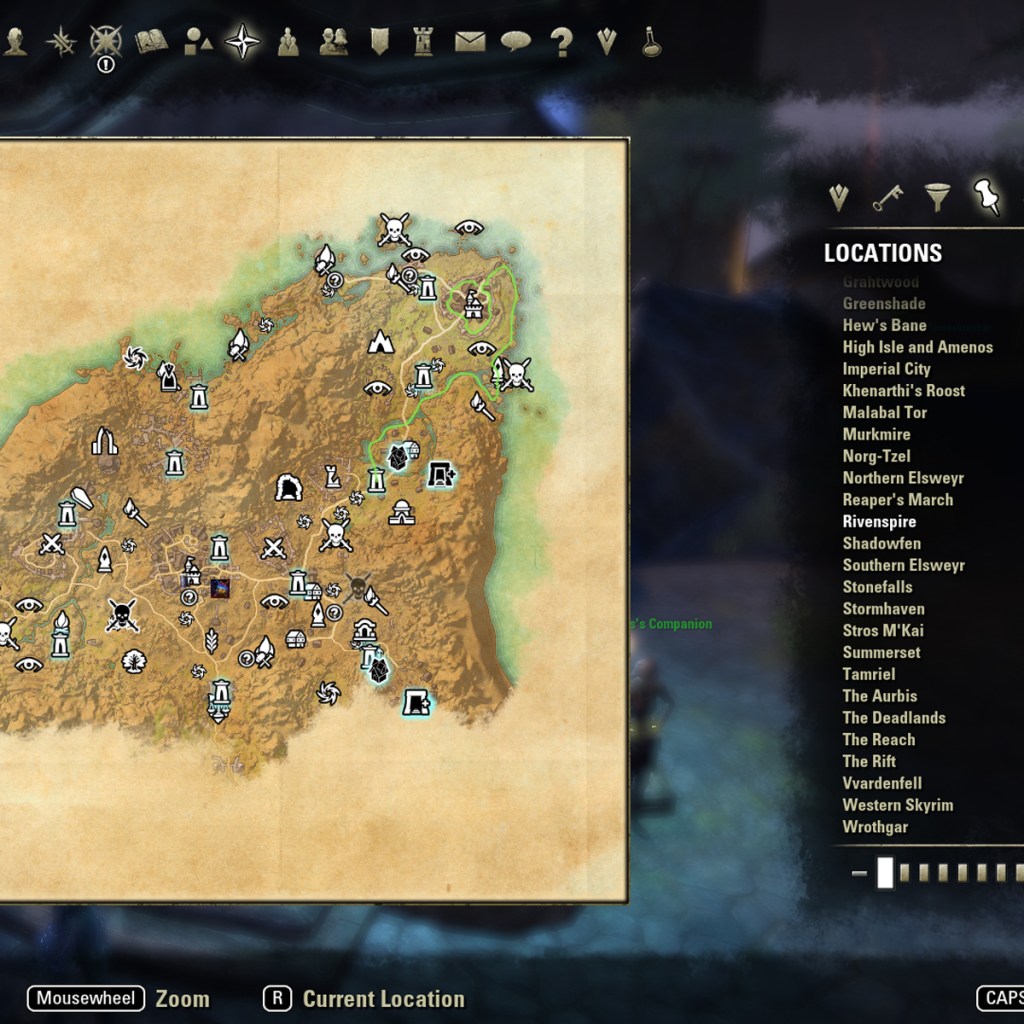1024x1024 pixels.
Task: Open the group silhouettes menu
Action: pyautogui.click(x=333, y=41)
